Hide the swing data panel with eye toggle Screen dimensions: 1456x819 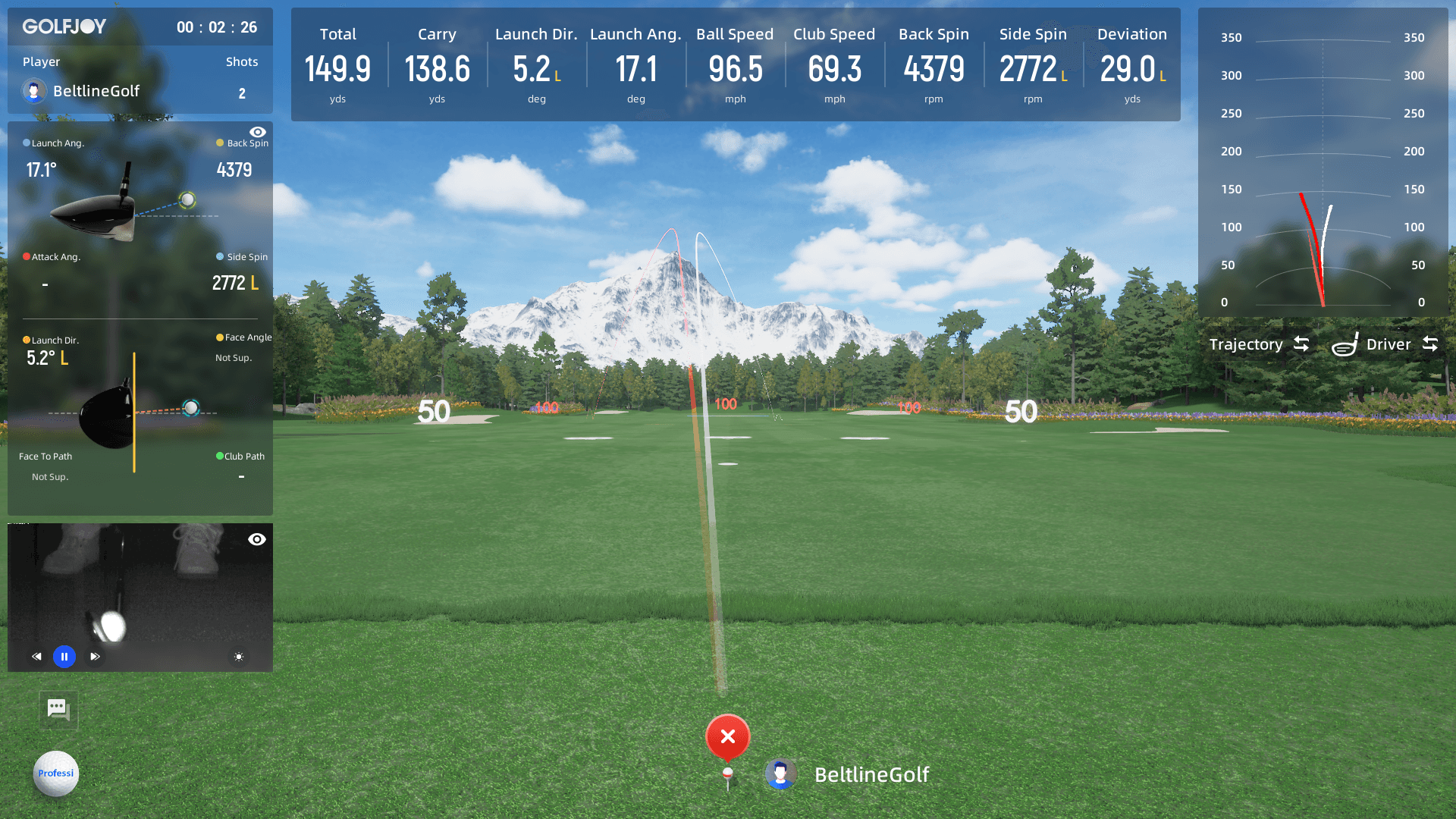tap(257, 130)
